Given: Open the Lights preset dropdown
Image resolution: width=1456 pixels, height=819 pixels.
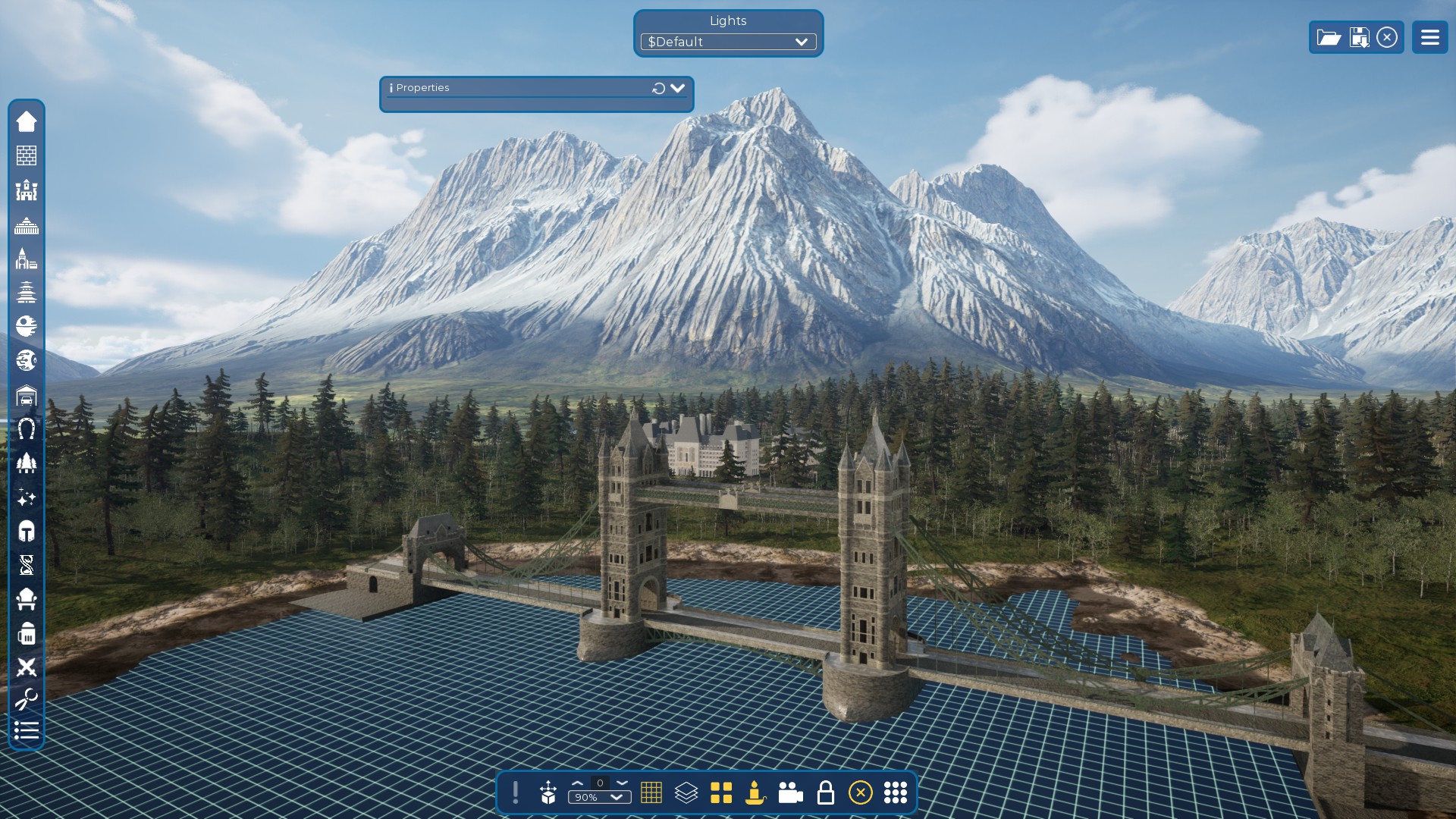Looking at the screenshot, I should tap(728, 42).
